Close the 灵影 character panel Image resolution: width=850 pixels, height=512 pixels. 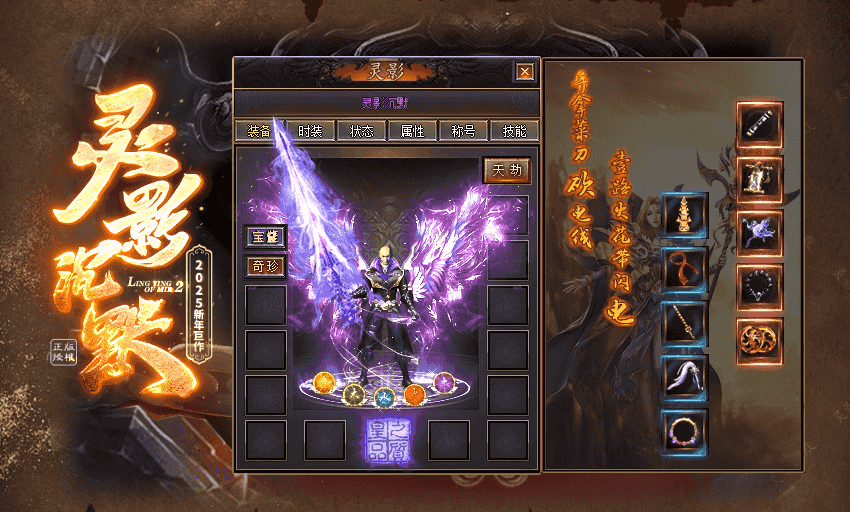(x=524, y=72)
